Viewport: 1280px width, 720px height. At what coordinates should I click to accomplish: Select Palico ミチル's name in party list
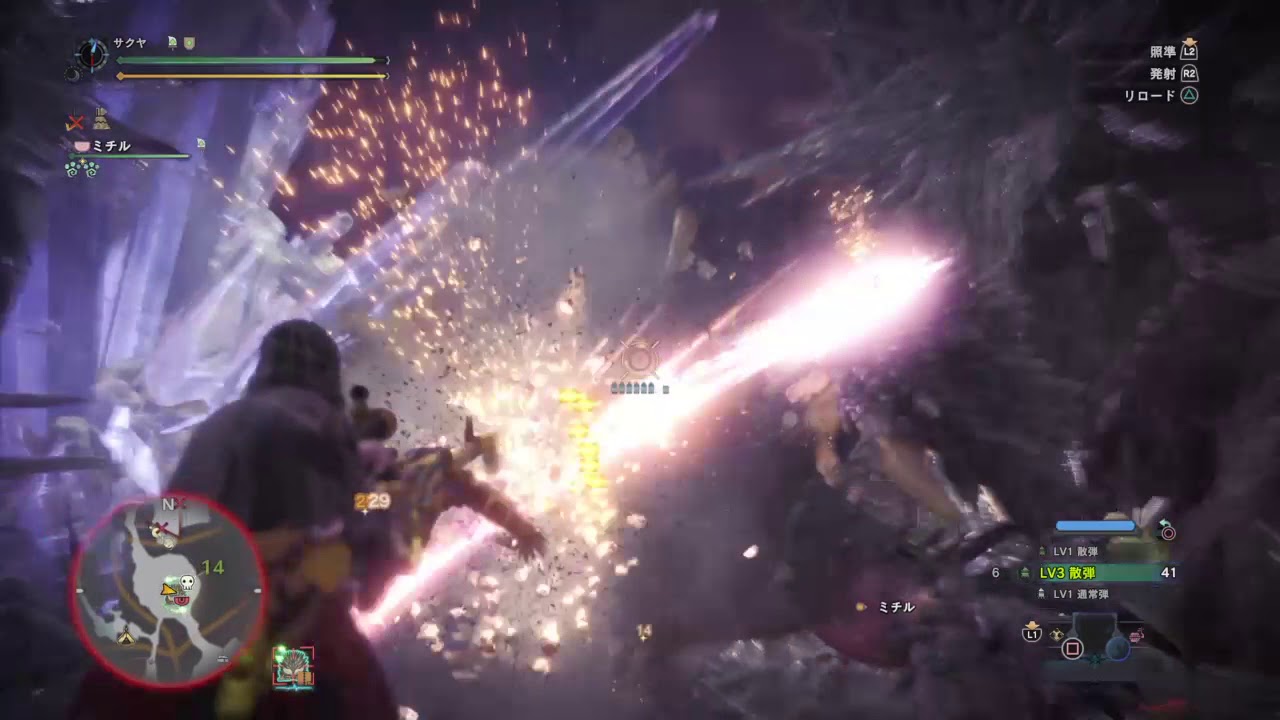tap(111, 146)
